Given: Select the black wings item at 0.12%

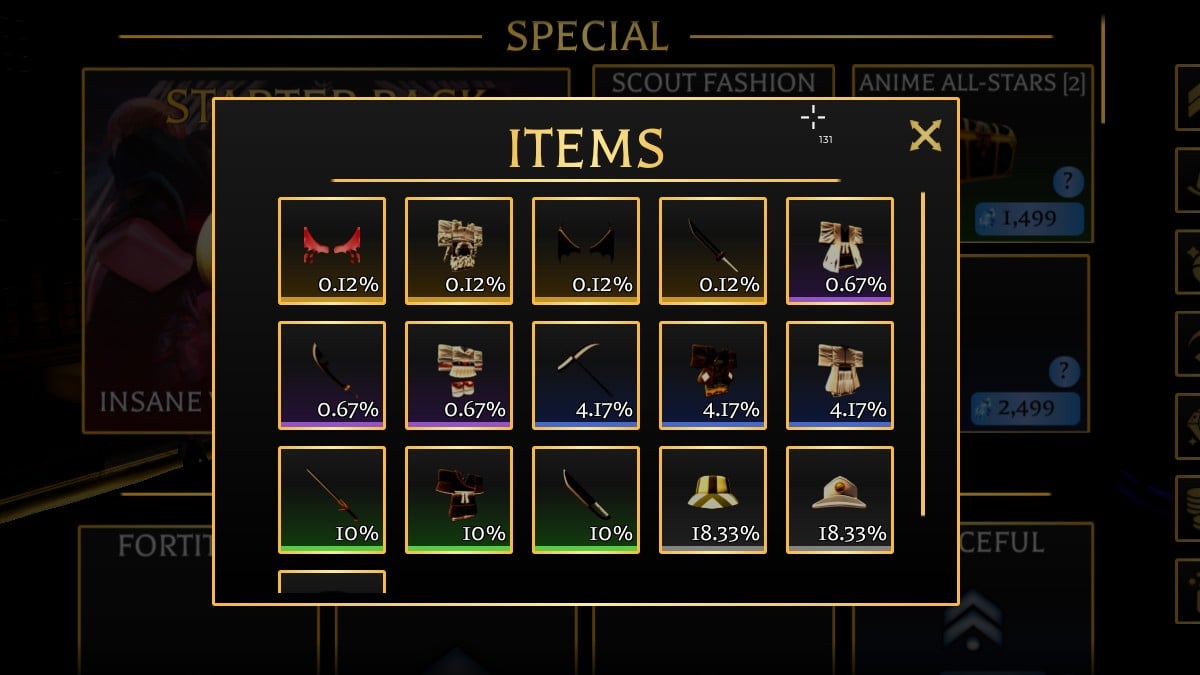Looking at the screenshot, I should pyautogui.click(x=586, y=250).
